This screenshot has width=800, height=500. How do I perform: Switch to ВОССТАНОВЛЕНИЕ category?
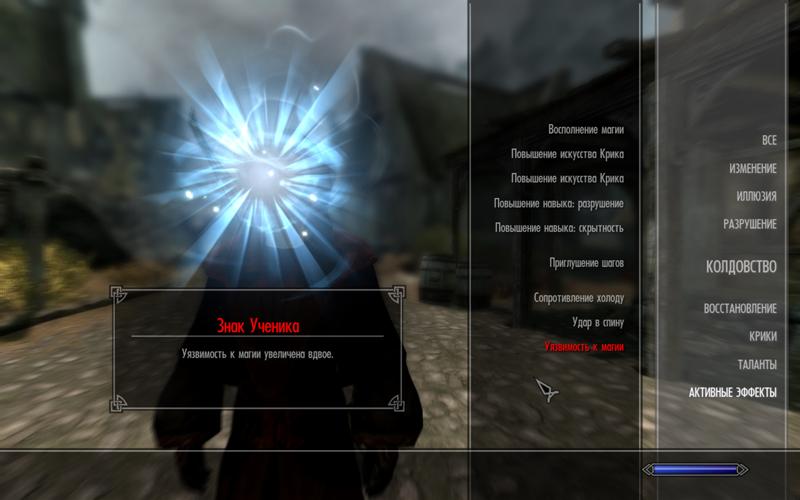(x=740, y=308)
